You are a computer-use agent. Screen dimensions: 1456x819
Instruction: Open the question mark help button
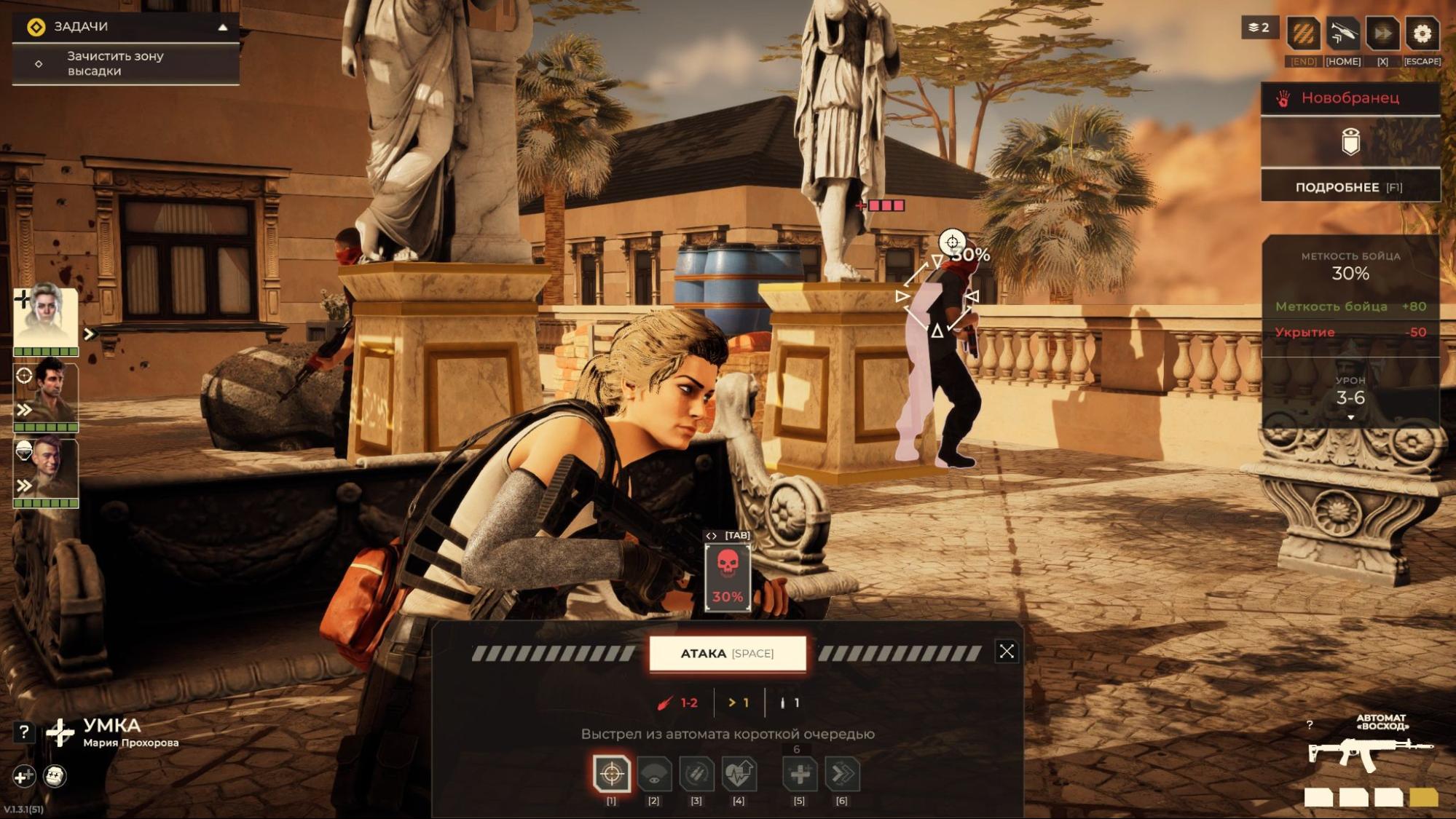(24, 732)
